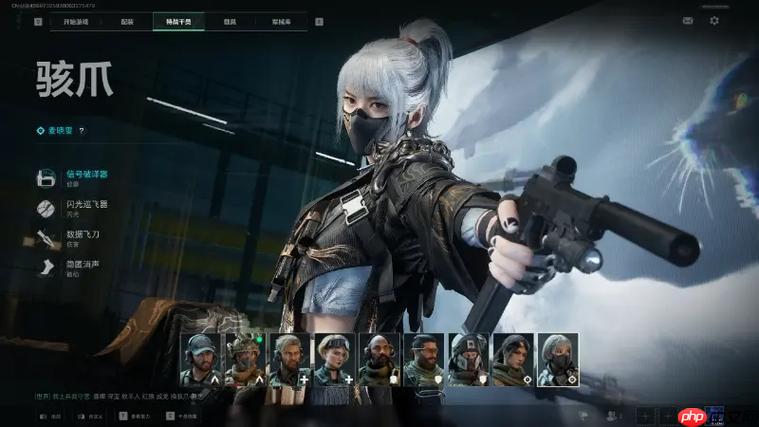Select the 特战干员 operators tab
Screen dimensions: 759x427
[179, 21]
